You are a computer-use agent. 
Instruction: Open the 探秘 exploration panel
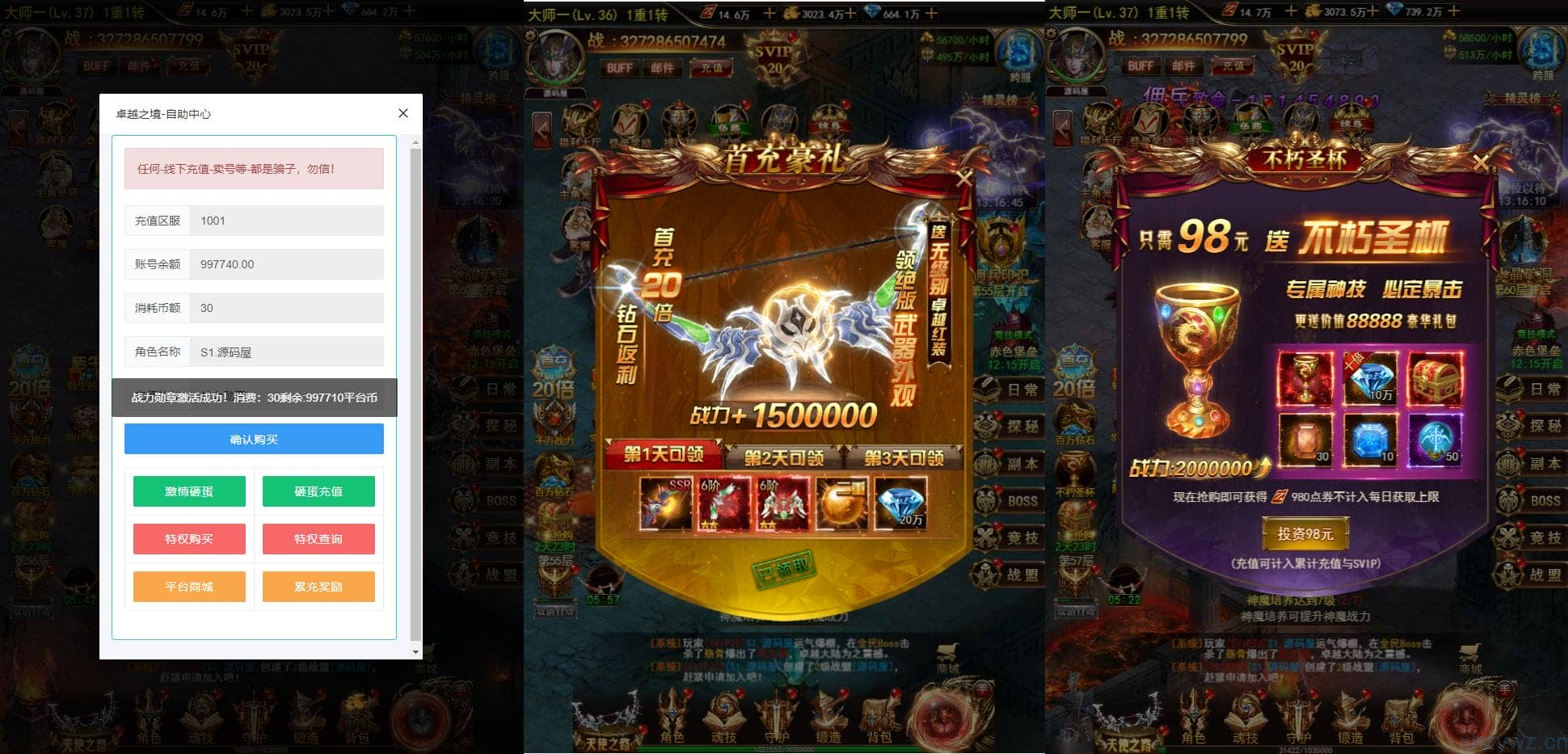pos(1020,427)
